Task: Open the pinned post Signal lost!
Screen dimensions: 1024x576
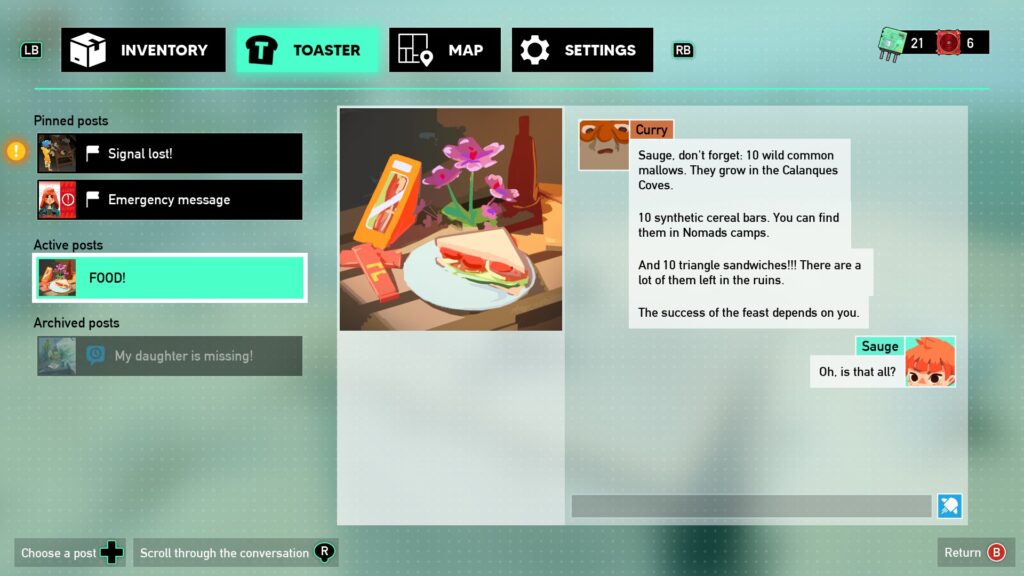Action: pos(169,154)
